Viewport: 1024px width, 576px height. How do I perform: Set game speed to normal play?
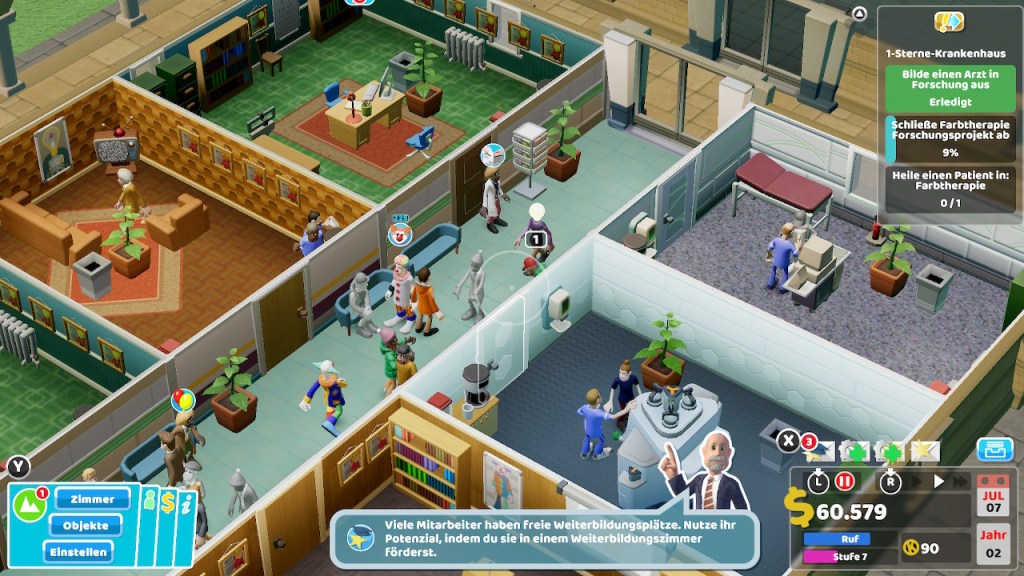pos(938,481)
